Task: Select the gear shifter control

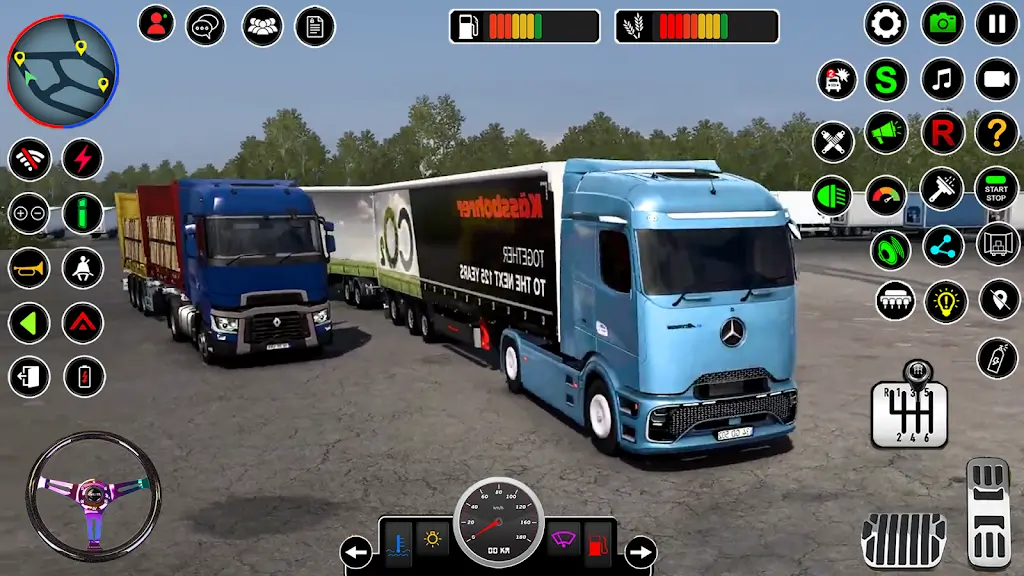Action: click(x=908, y=406)
